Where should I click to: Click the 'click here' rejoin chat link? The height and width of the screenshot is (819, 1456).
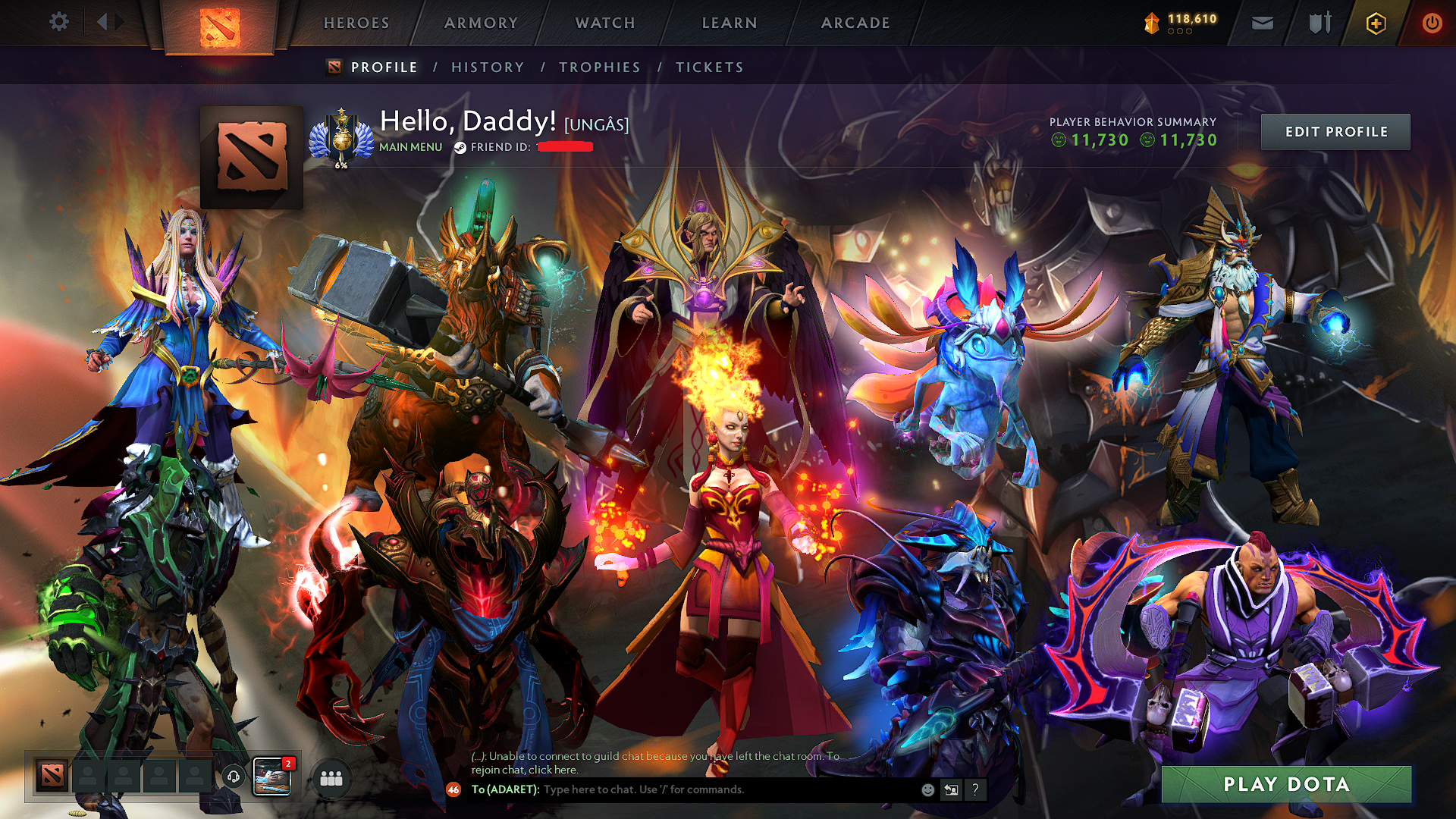tap(556, 769)
